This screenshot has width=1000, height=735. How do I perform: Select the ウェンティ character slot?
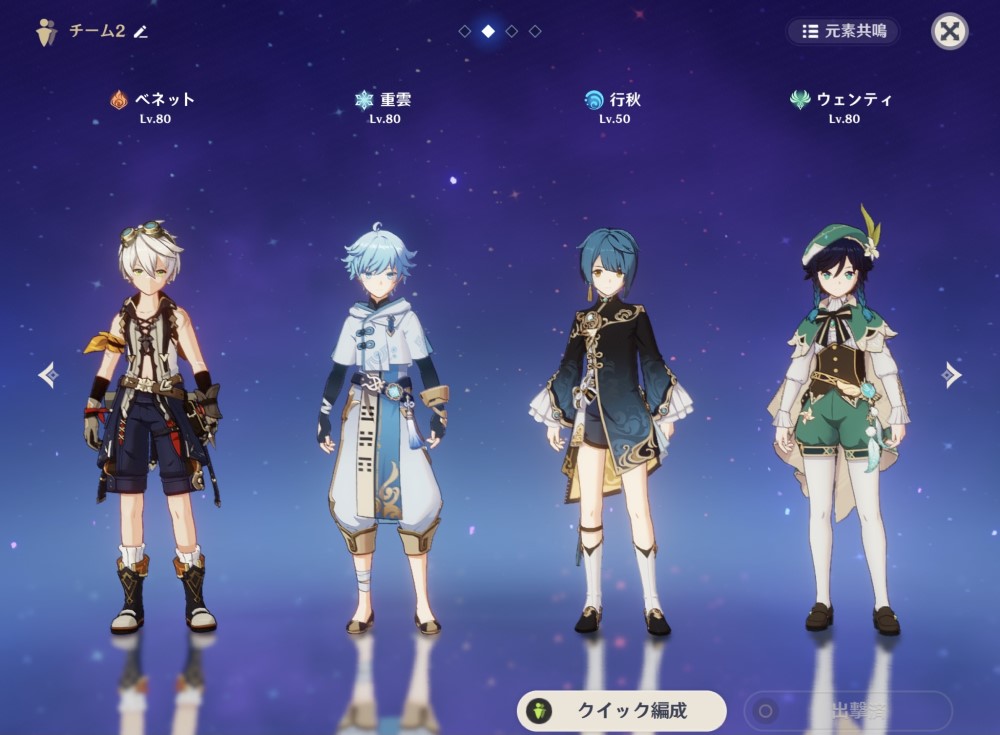tap(840, 420)
